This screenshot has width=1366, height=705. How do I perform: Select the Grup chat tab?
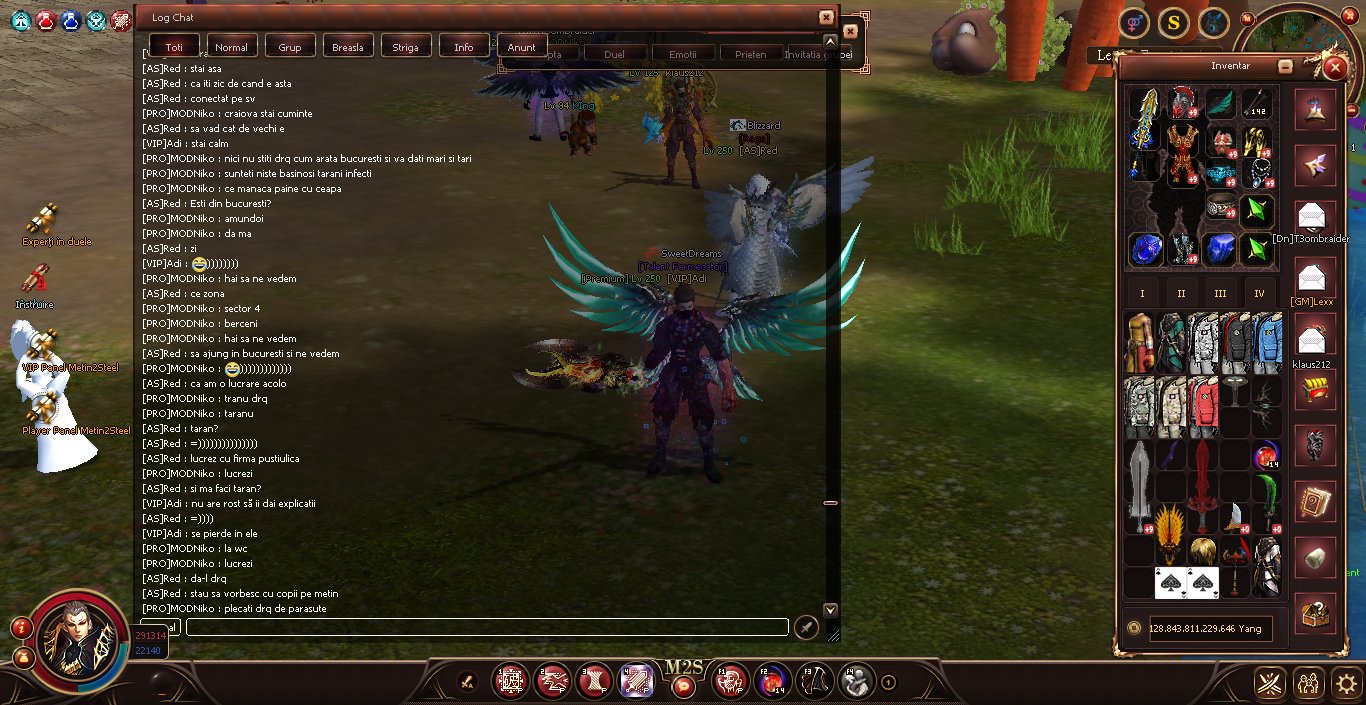click(290, 47)
